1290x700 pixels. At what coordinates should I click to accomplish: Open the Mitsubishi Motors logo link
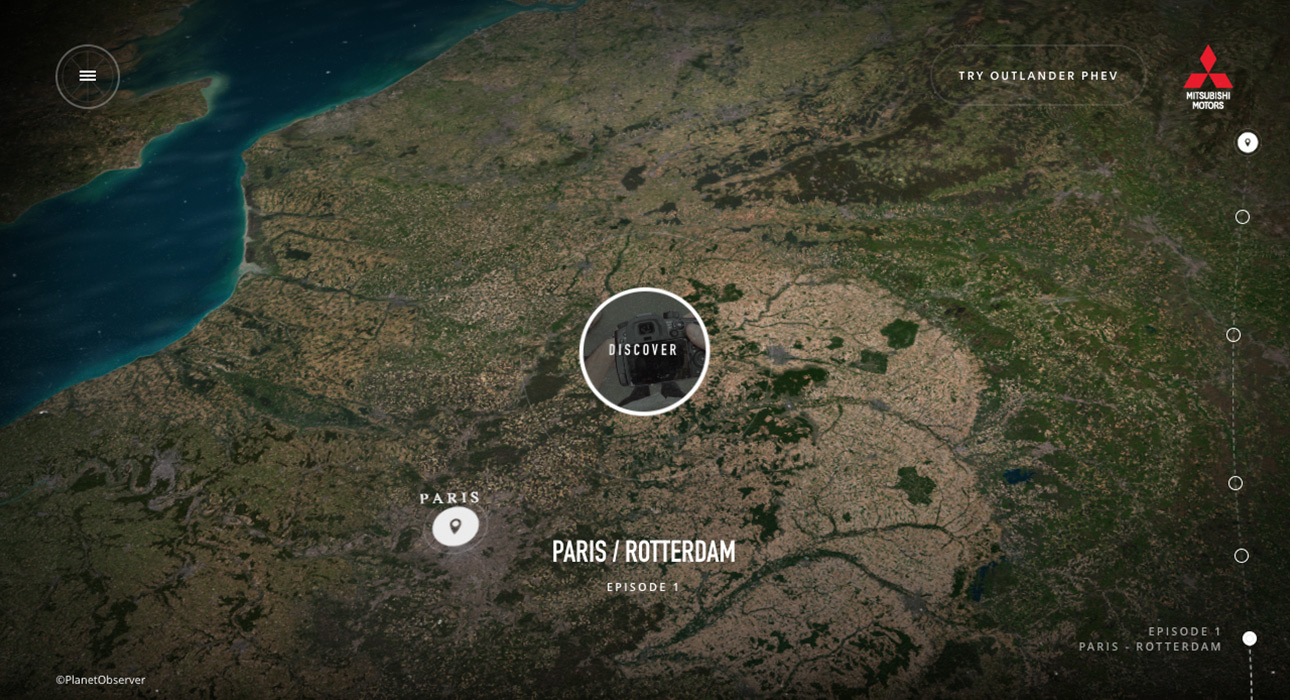(1208, 77)
